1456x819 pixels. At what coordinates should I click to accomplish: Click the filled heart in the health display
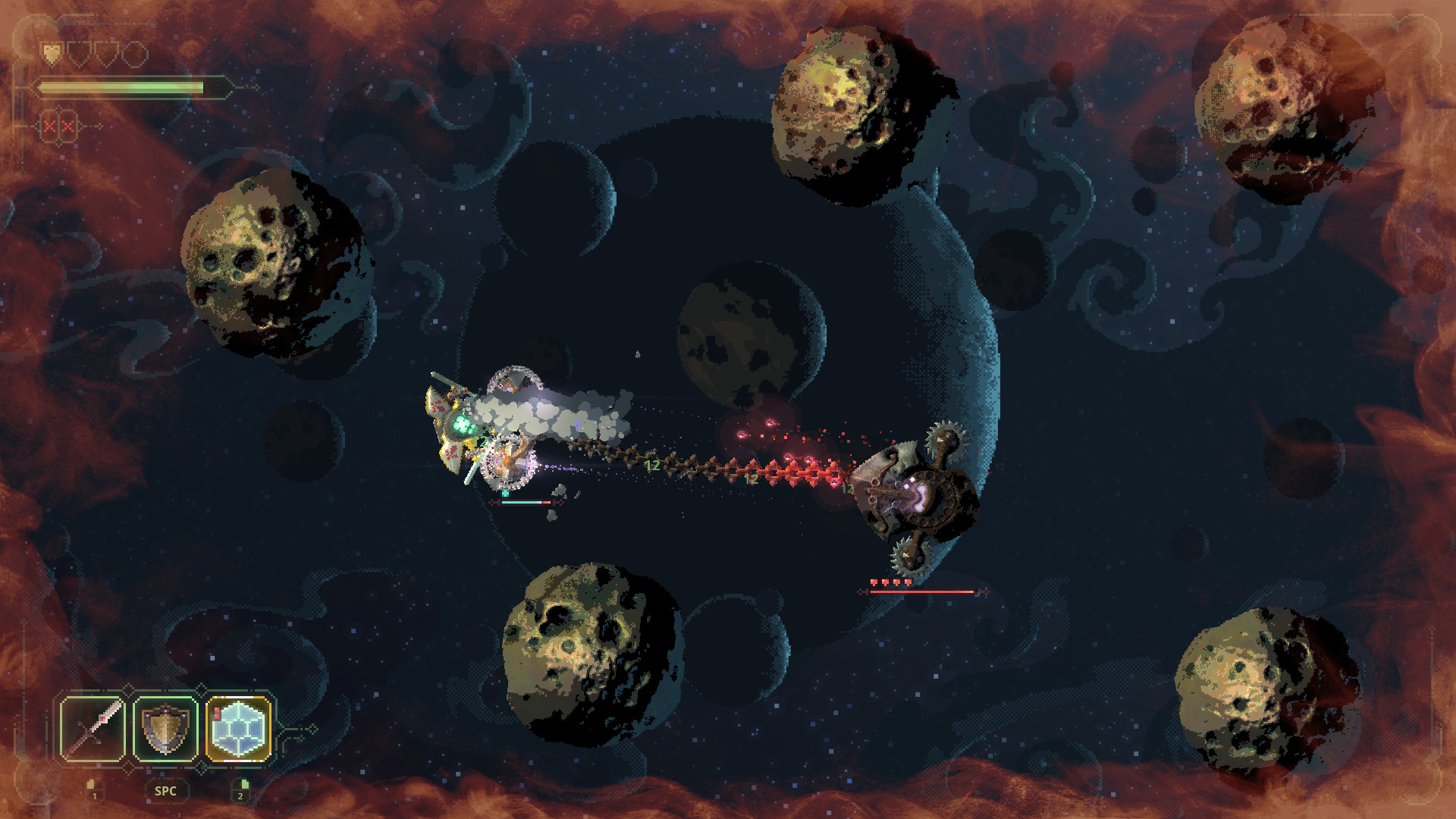pyautogui.click(x=52, y=55)
